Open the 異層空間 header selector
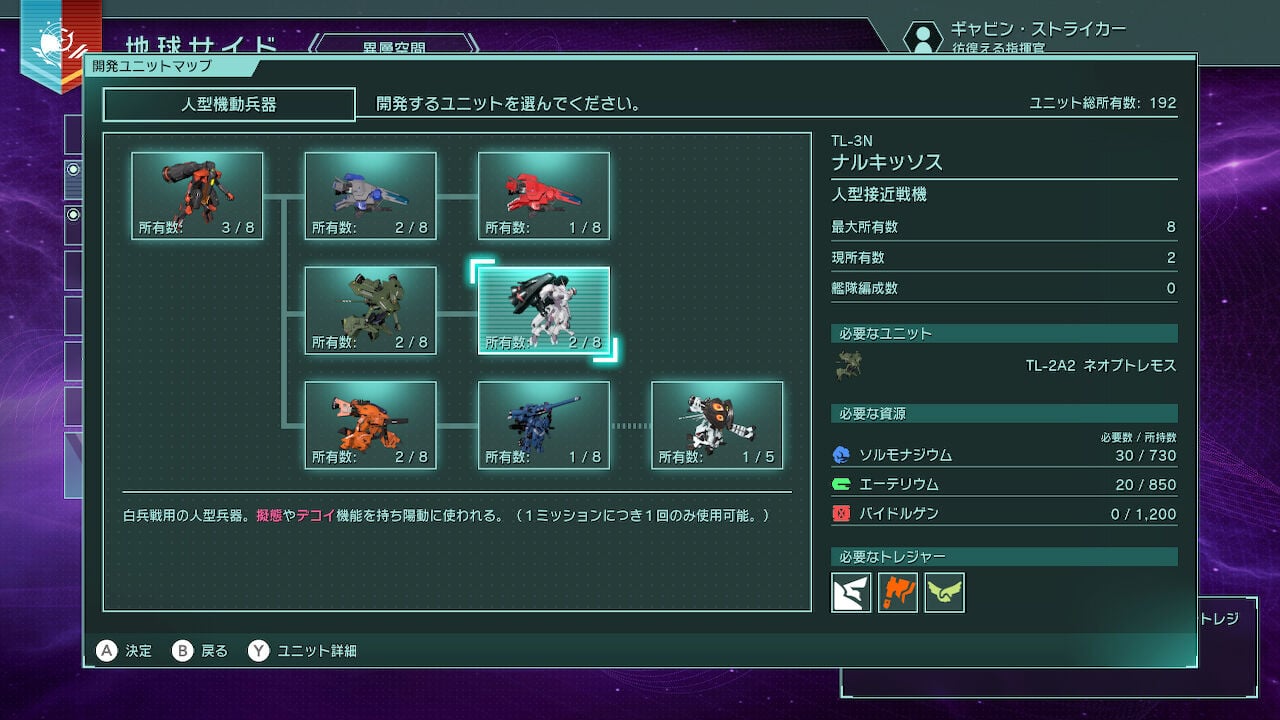 [x=395, y=46]
